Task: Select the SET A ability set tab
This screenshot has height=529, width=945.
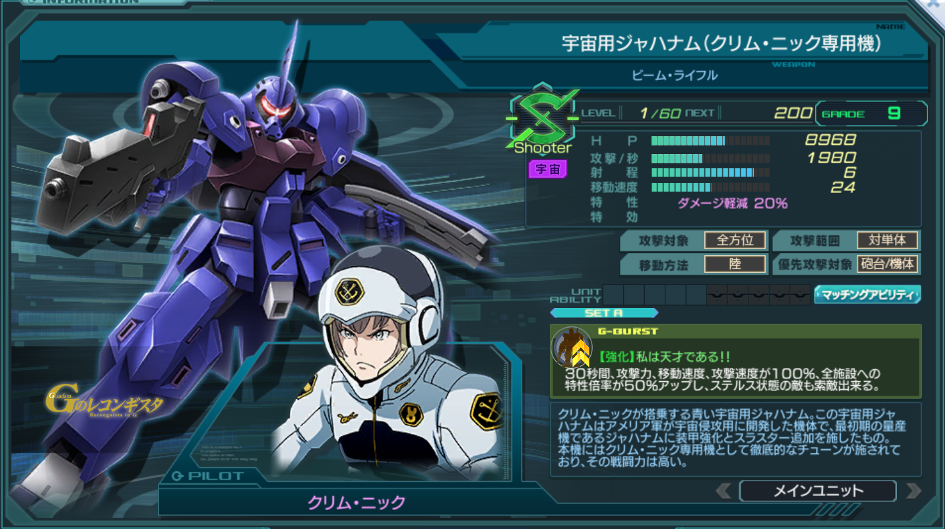Action: click(590, 312)
